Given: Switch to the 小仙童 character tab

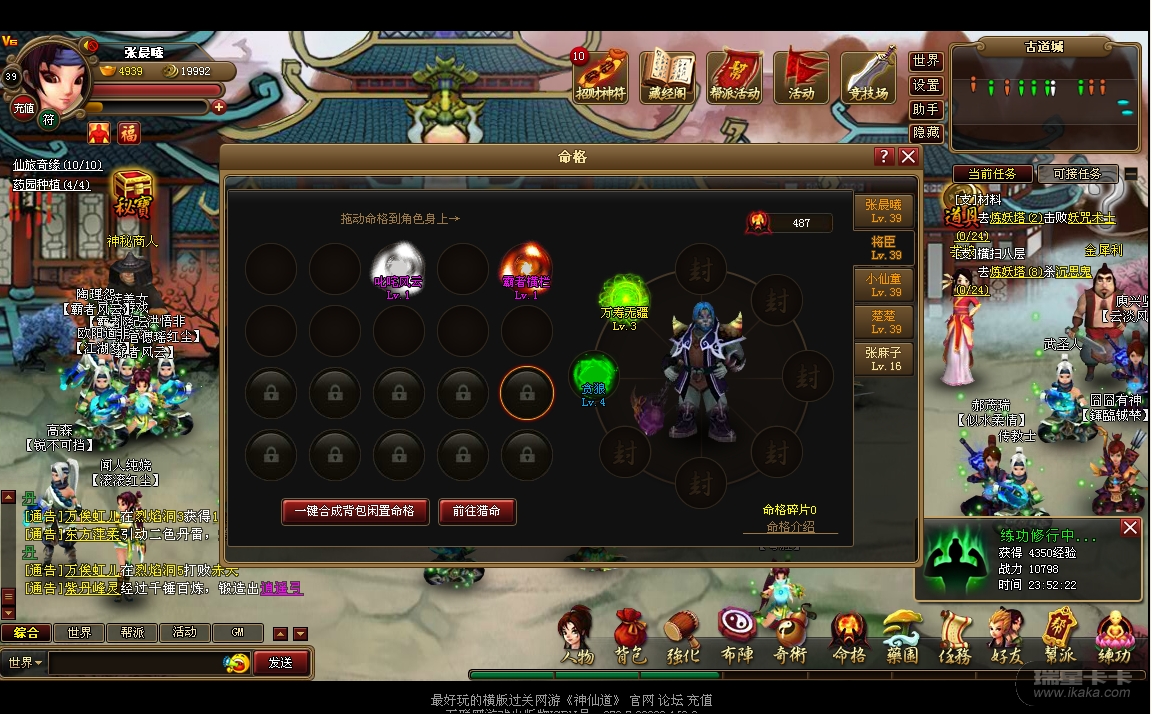Looking at the screenshot, I should click(884, 285).
